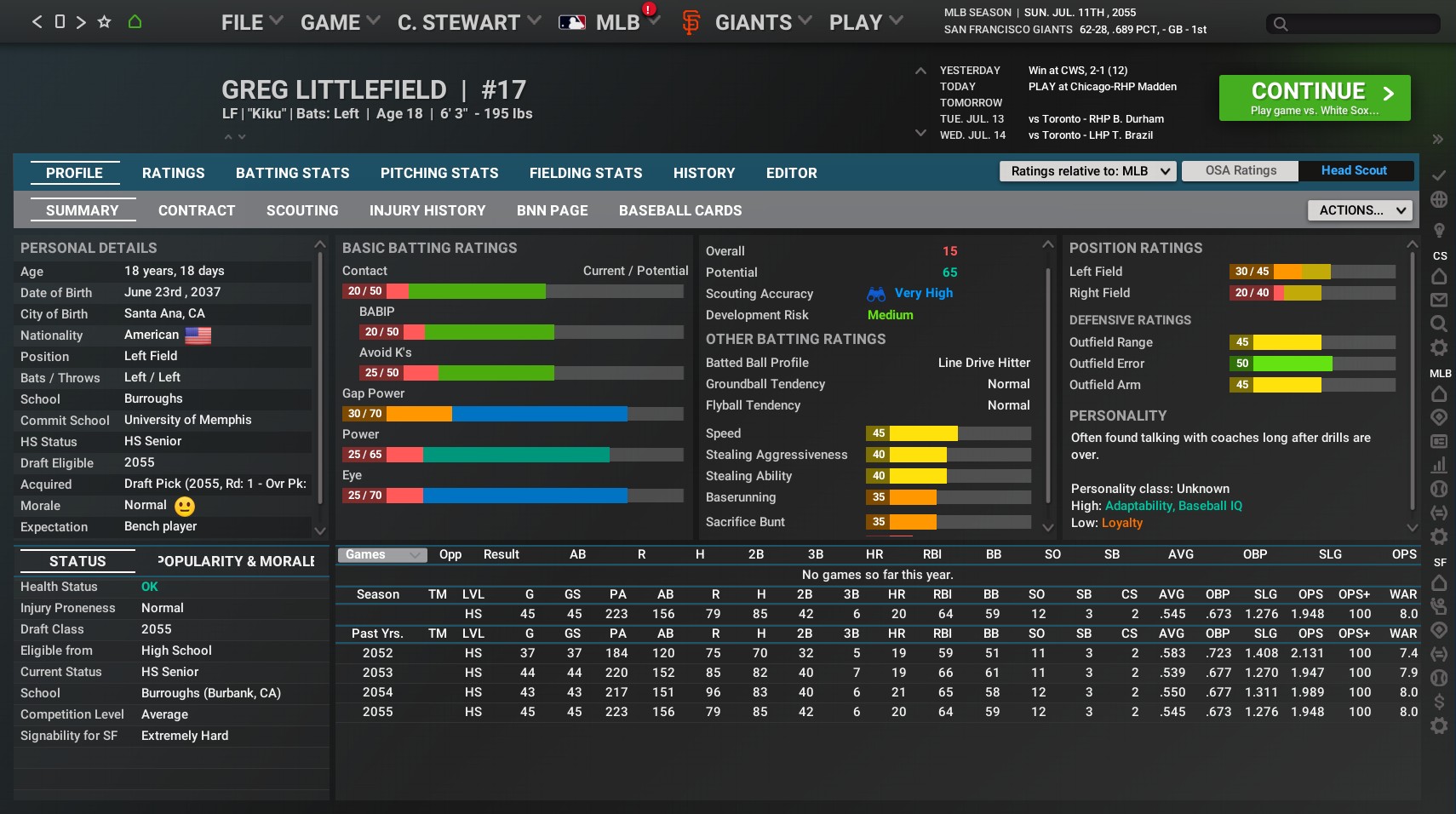Open the globe world icon in right sidebar
This screenshot has width=1456, height=814.
1439,198
